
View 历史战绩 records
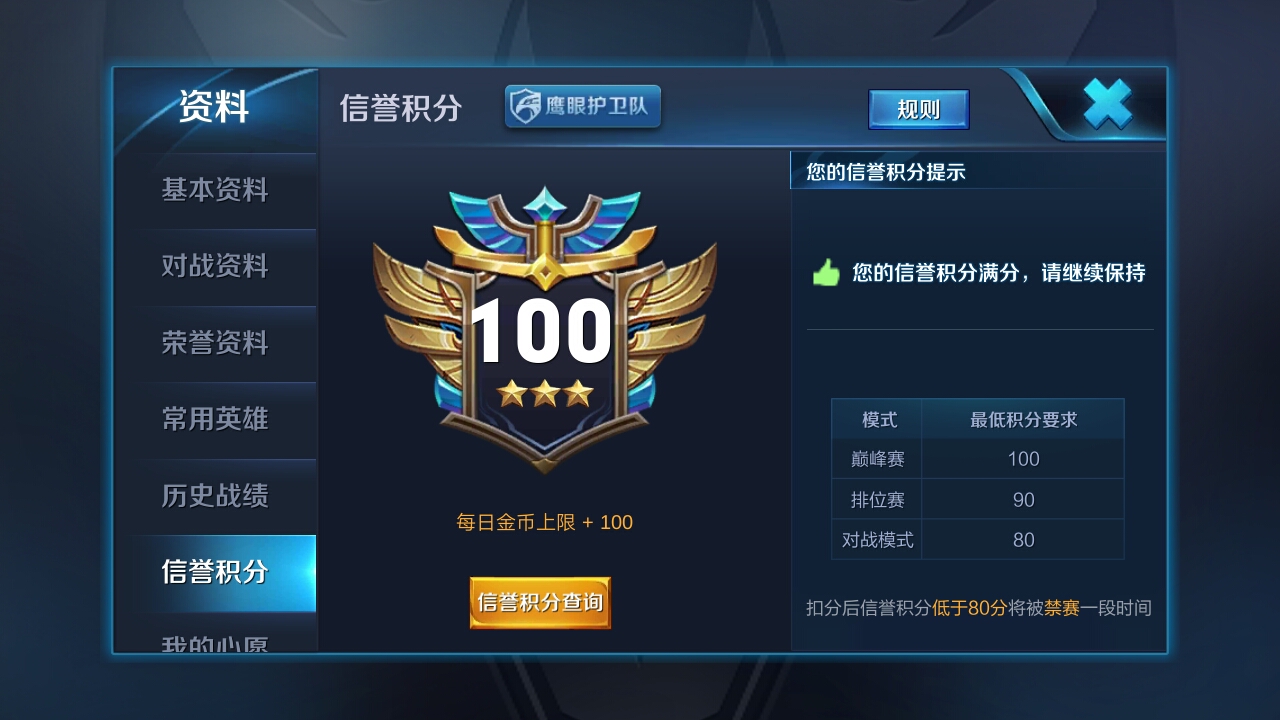[x=214, y=496]
